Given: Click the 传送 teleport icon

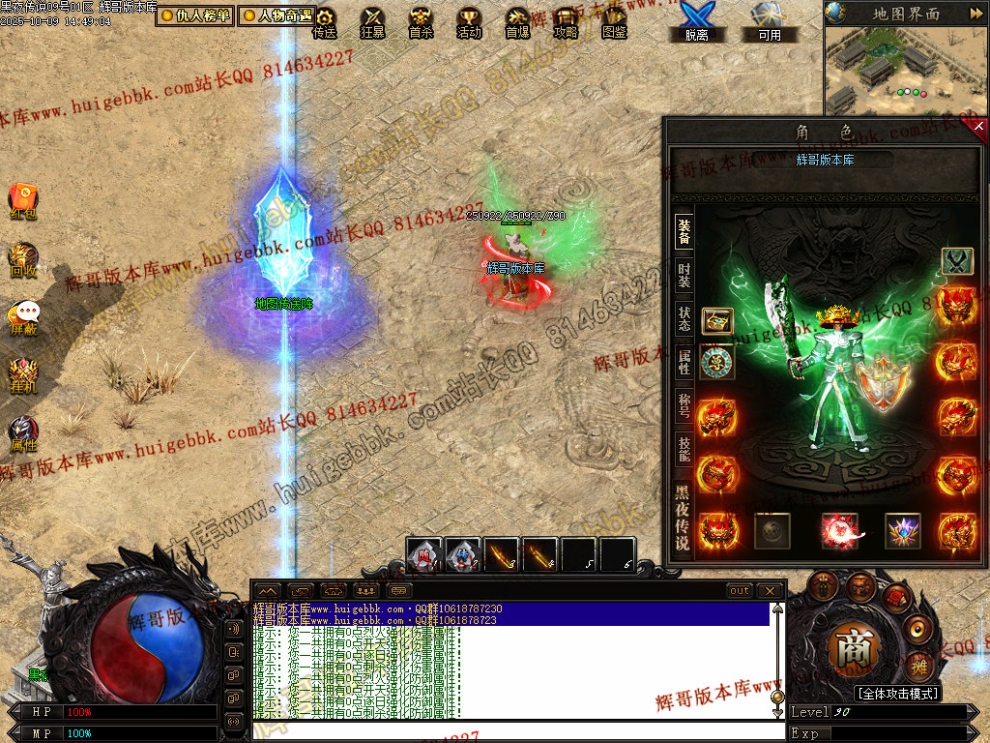Looking at the screenshot, I should pyautogui.click(x=324, y=22).
